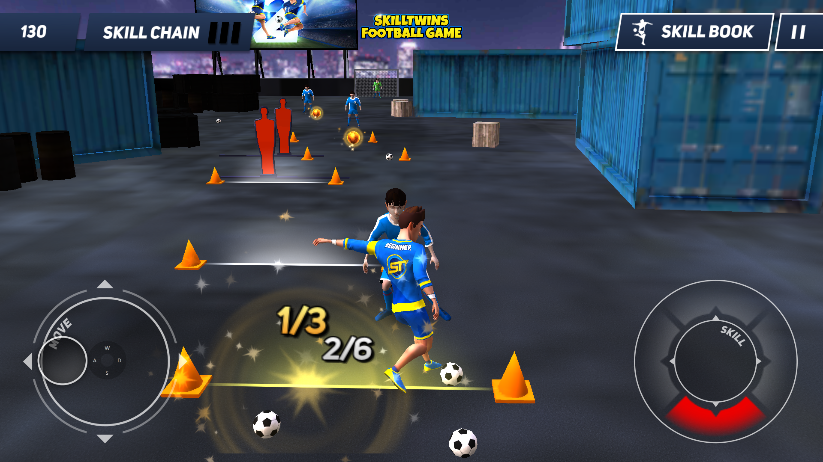Tap the down arrow on the MOVE pad

105,438
